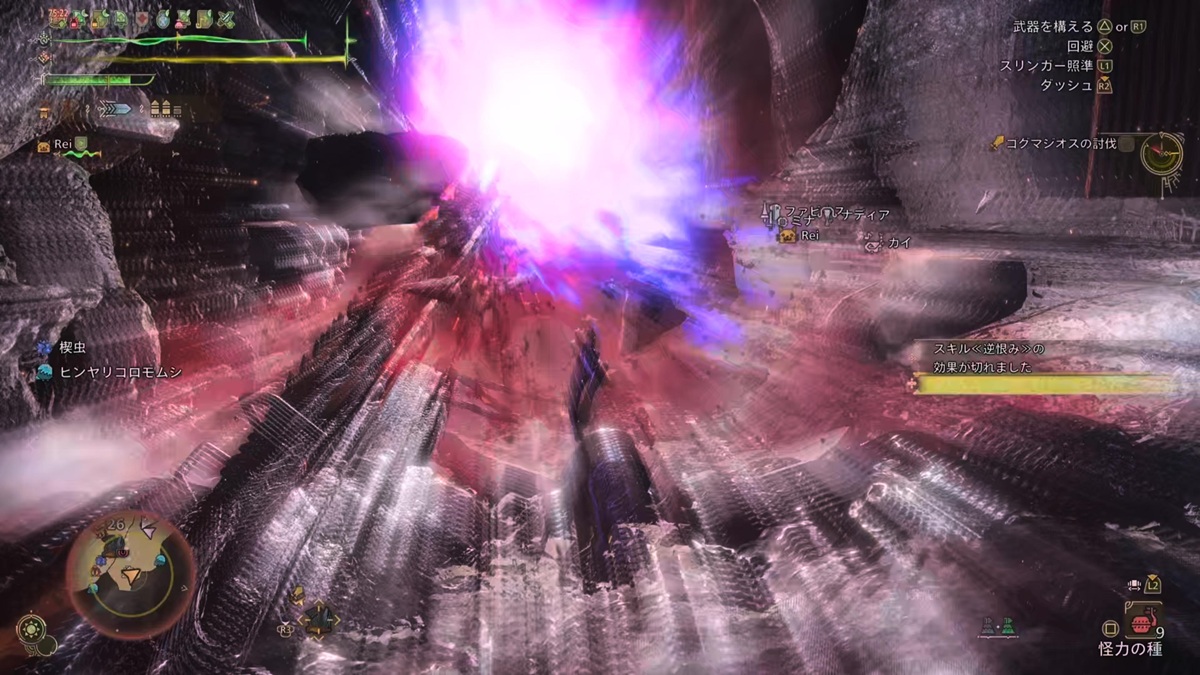The height and width of the screenshot is (675, 1200).
Task: Select the ヒンヤリコロモムシ entry
Action: pos(110,371)
